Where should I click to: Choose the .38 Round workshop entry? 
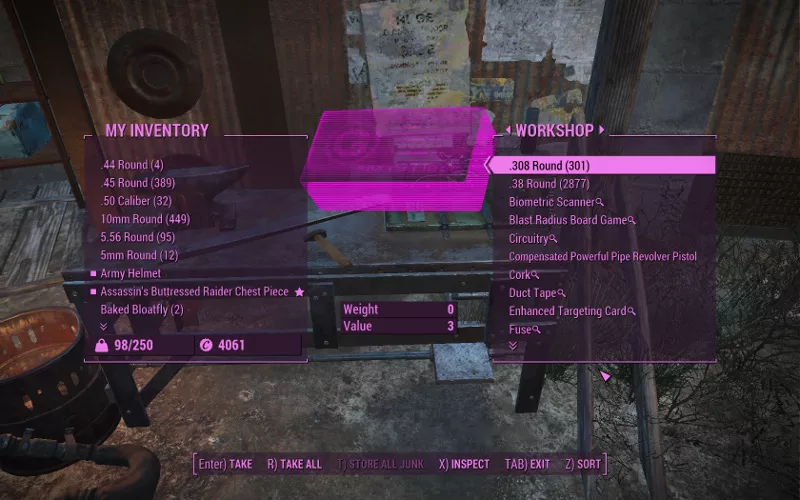coord(549,184)
